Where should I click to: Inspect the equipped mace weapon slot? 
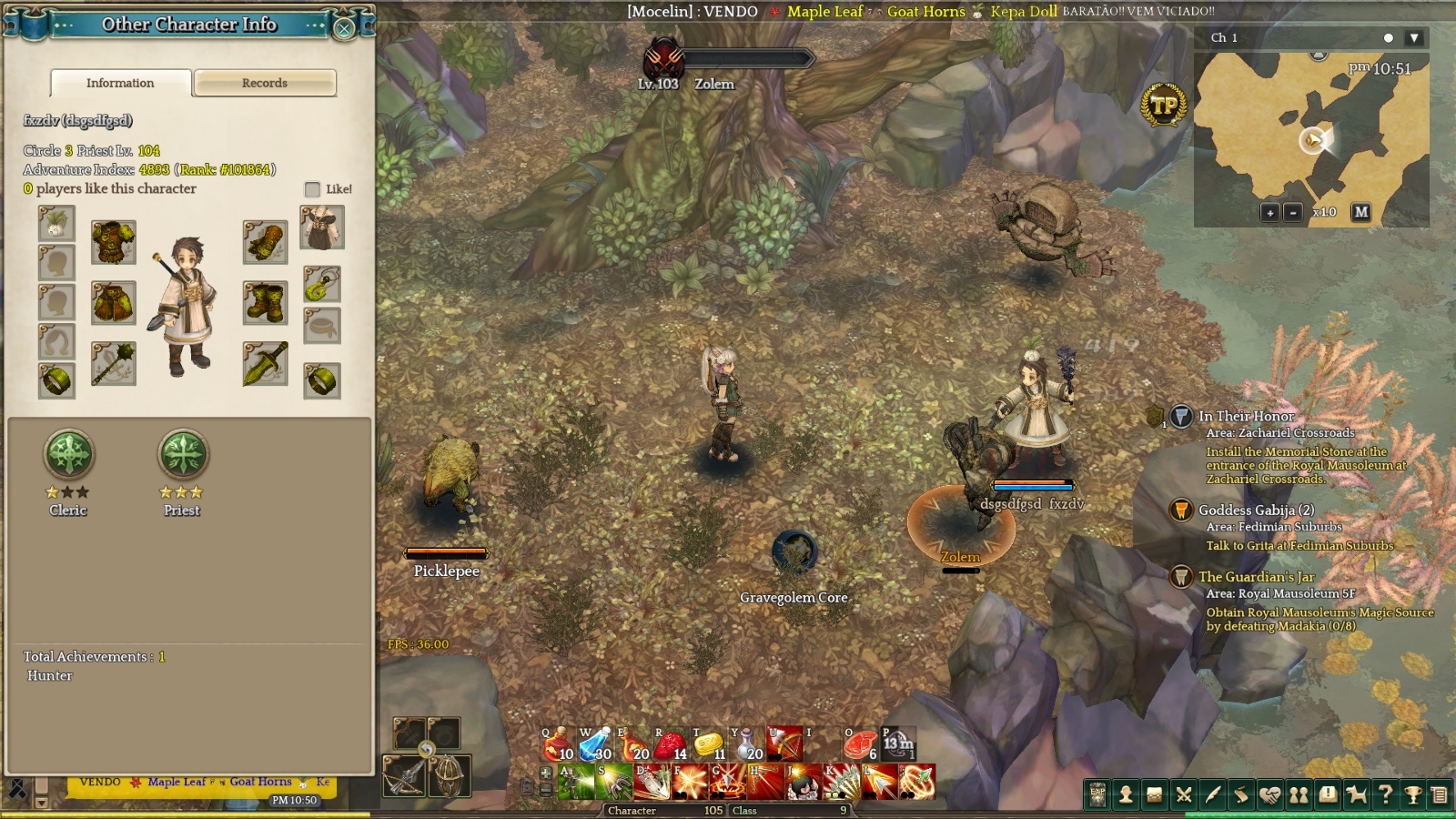(x=114, y=364)
